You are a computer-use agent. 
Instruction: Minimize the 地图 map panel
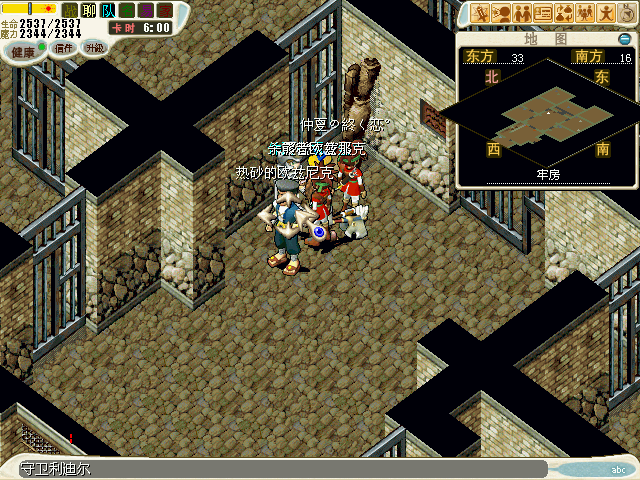[625, 38]
